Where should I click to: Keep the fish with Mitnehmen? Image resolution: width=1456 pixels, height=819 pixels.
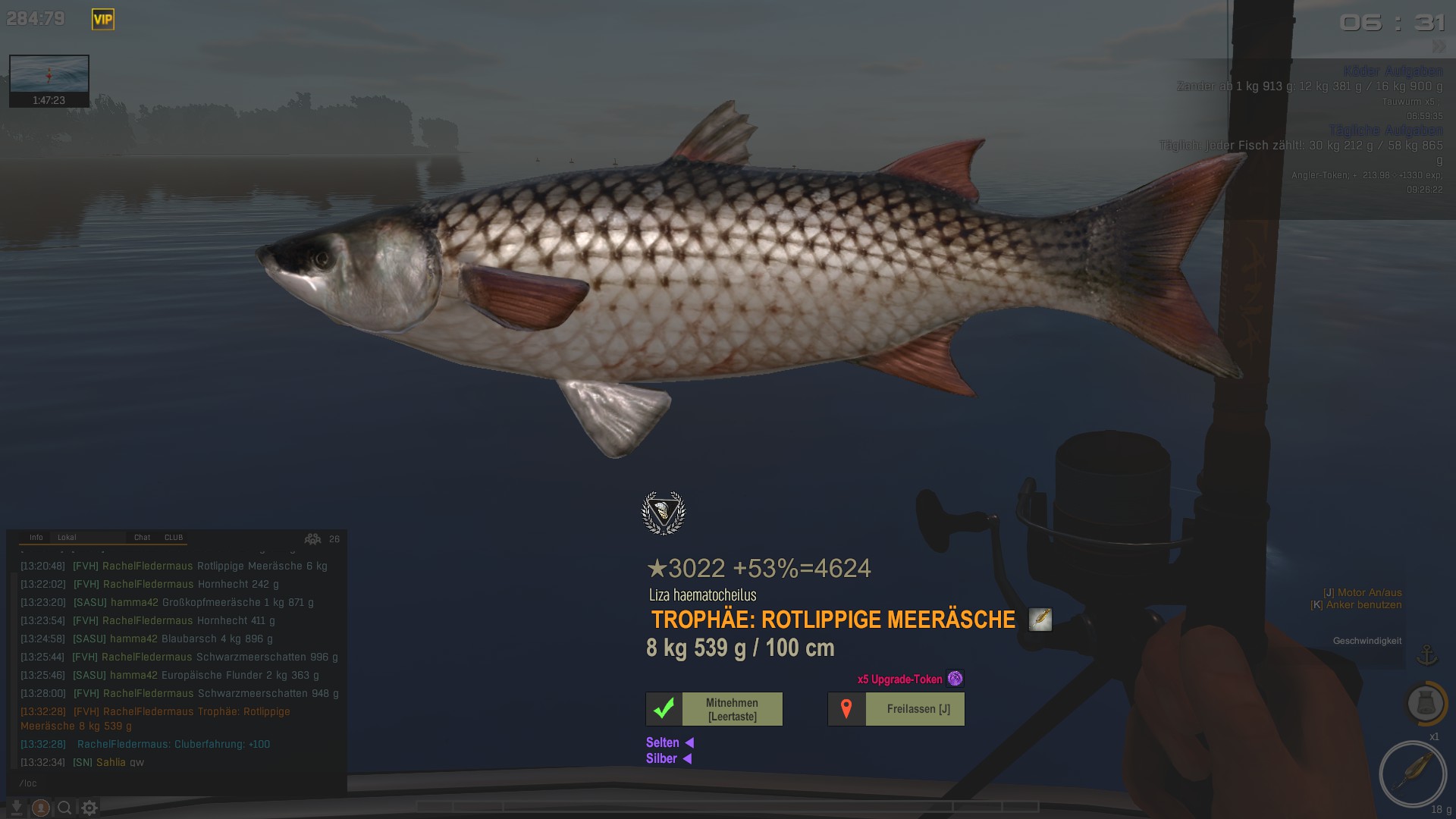pos(714,709)
